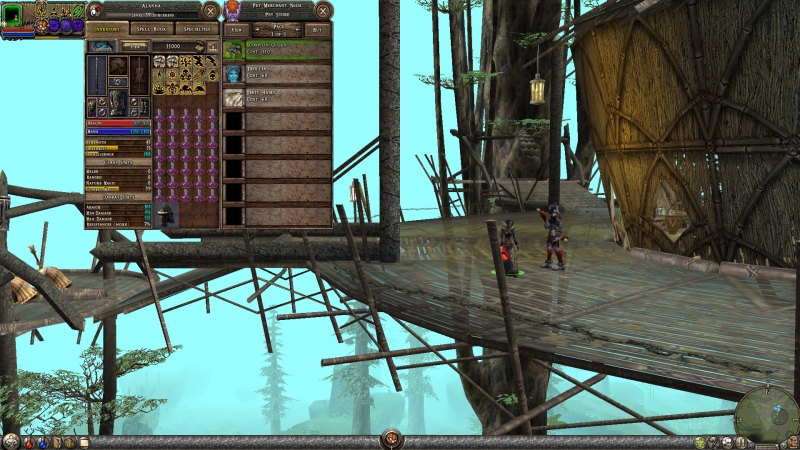Click the equipped staff weapon slot
The width and height of the screenshot is (800, 450).
coord(95,76)
